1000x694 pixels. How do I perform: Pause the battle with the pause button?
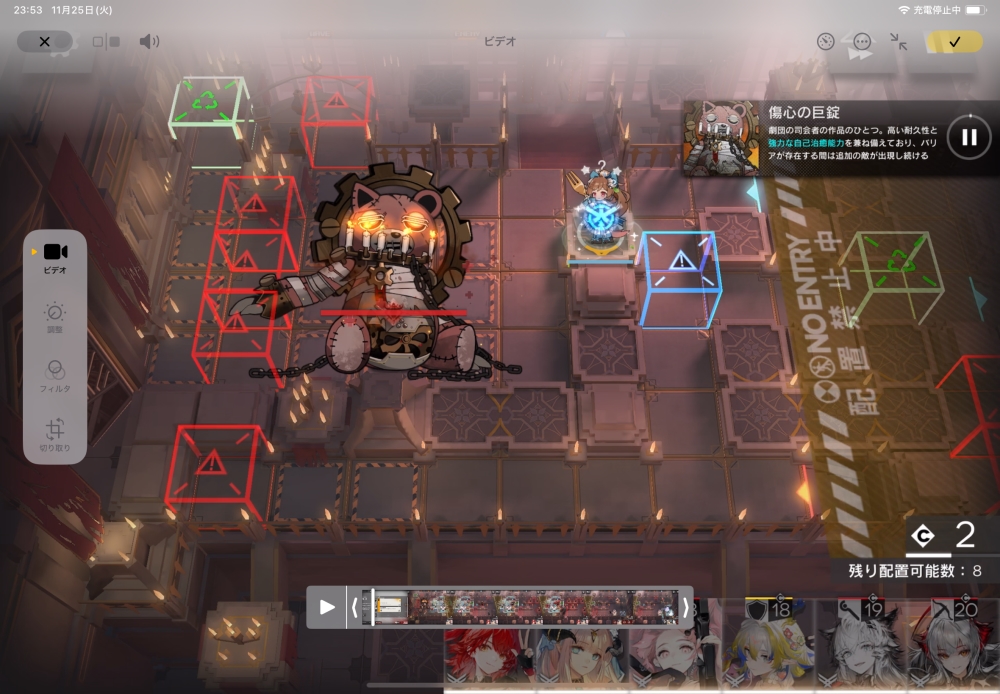[968, 137]
